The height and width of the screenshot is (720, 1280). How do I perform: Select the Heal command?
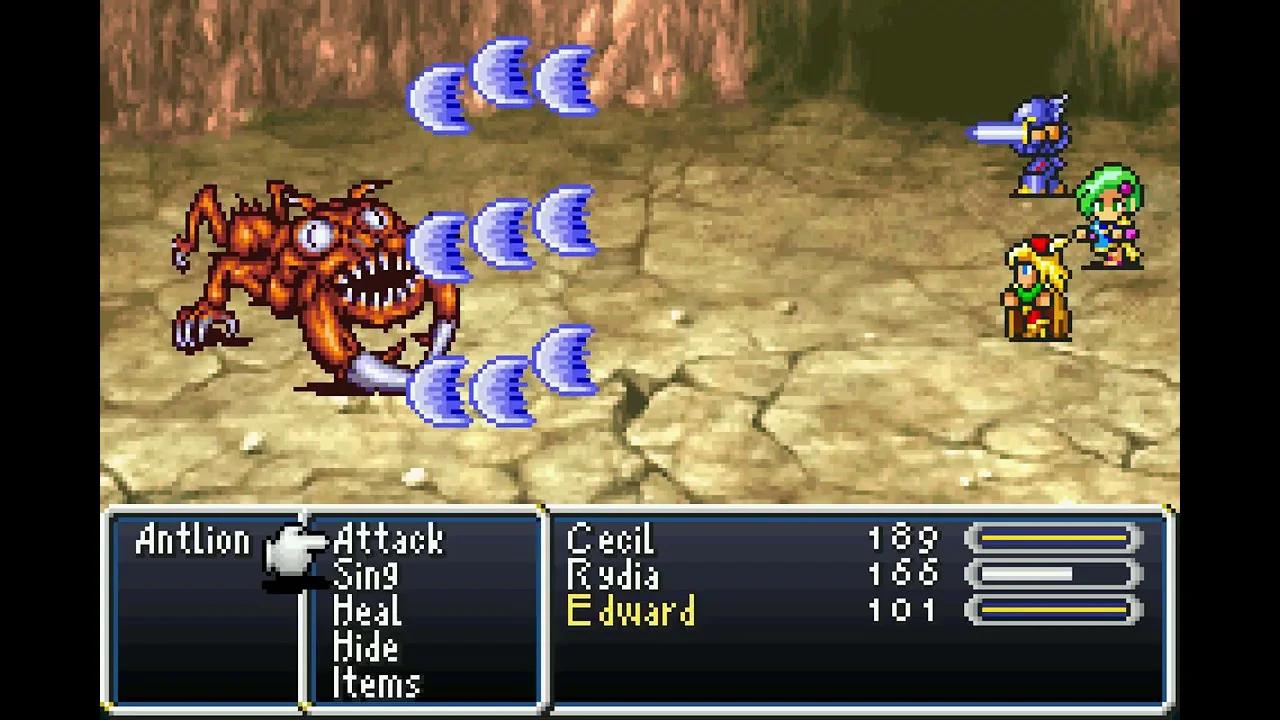coord(370,612)
